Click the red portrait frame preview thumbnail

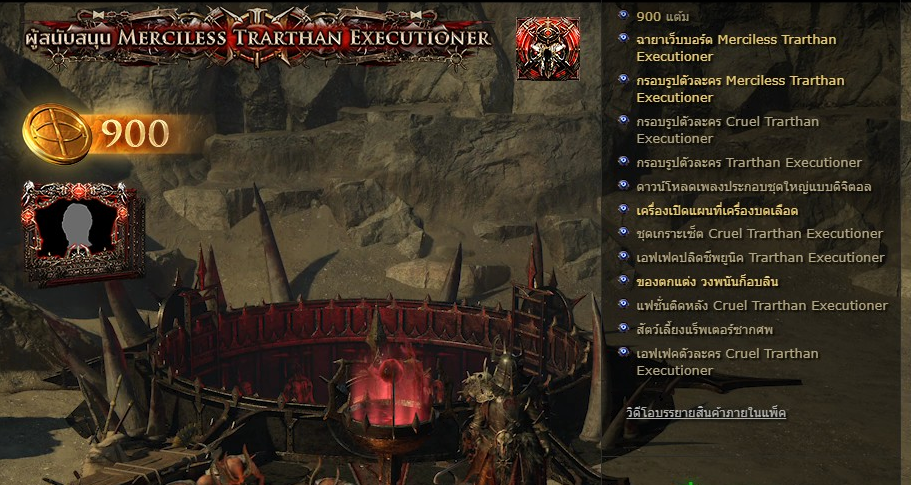click(x=79, y=232)
